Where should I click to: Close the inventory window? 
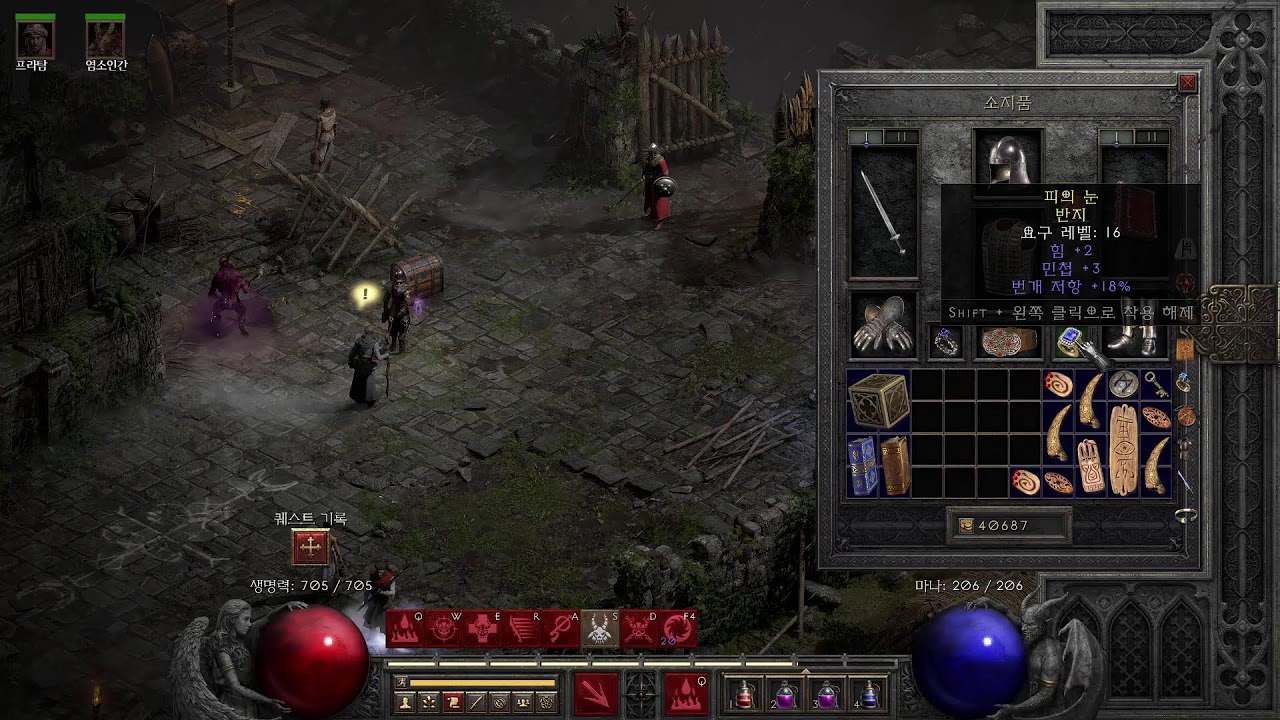(x=1187, y=84)
